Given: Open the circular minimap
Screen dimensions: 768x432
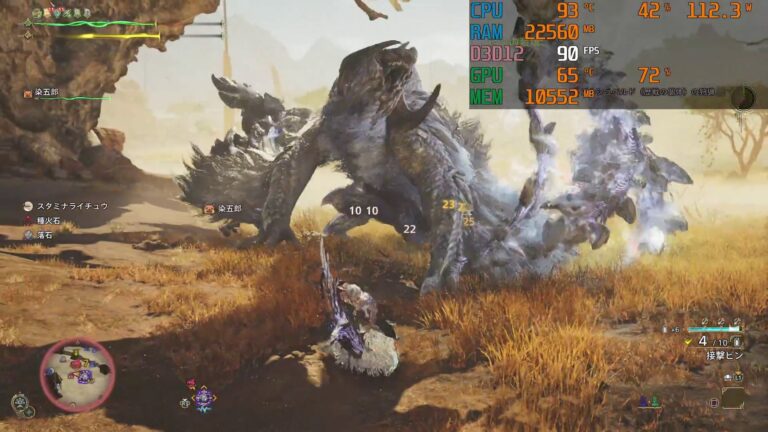Looking at the screenshot, I should 77,374.
